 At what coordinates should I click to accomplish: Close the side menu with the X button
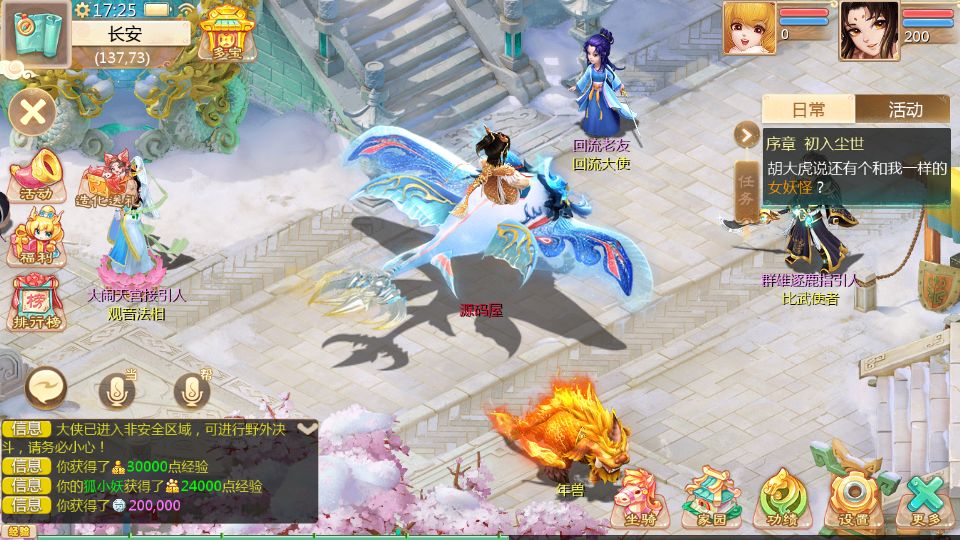coord(33,112)
